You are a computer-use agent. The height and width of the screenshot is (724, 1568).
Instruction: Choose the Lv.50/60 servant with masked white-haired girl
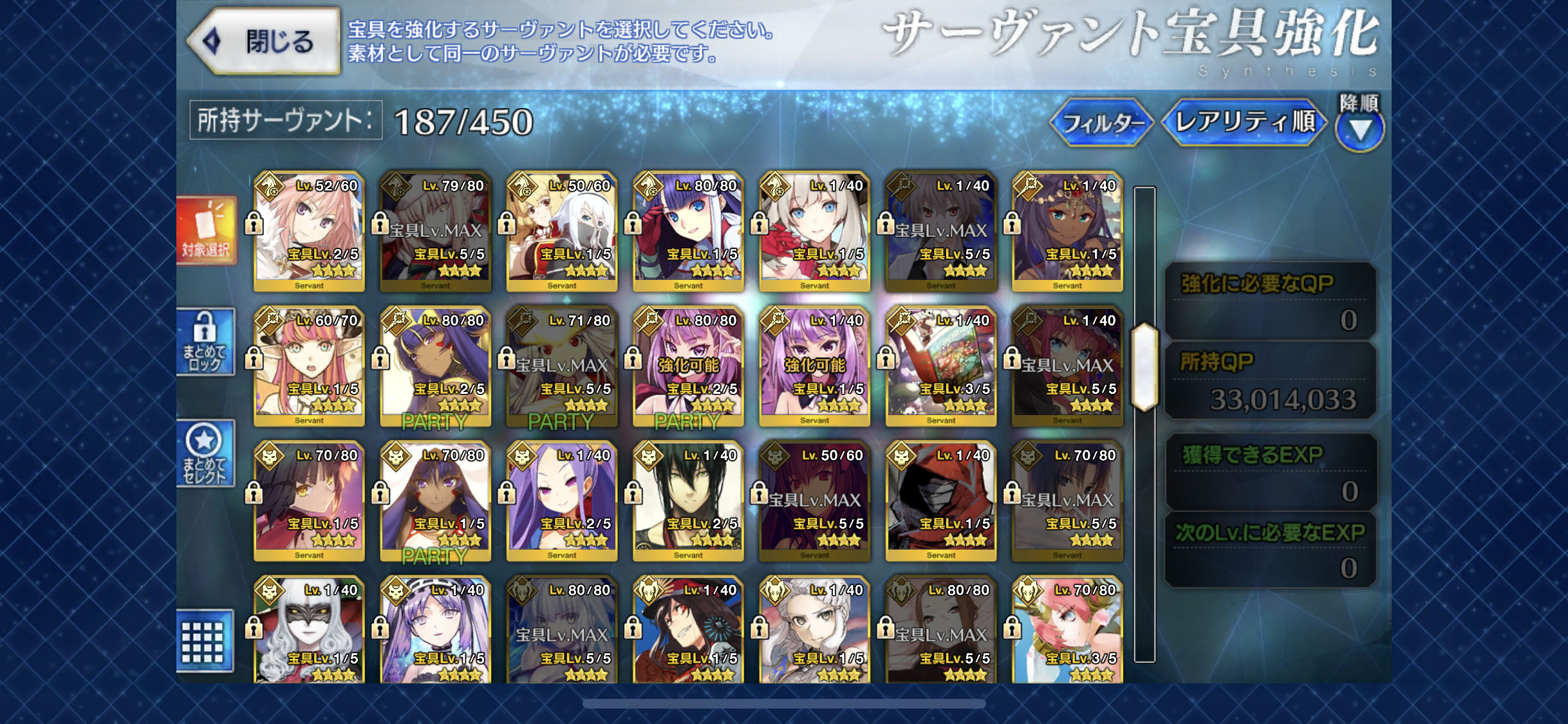(562, 232)
